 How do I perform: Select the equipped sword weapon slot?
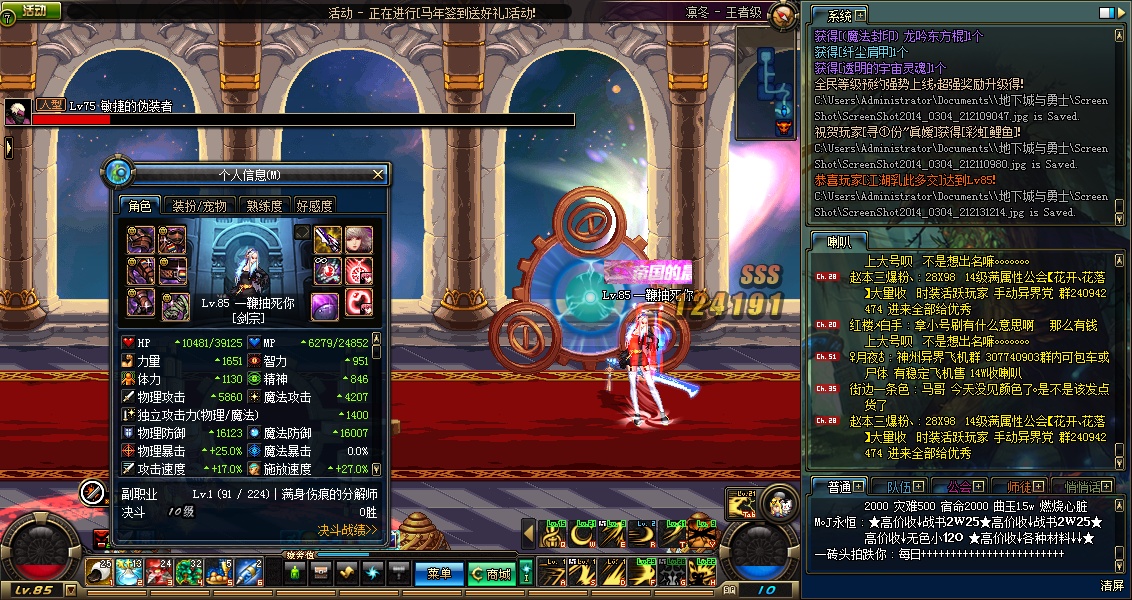click(x=328, y=240)
